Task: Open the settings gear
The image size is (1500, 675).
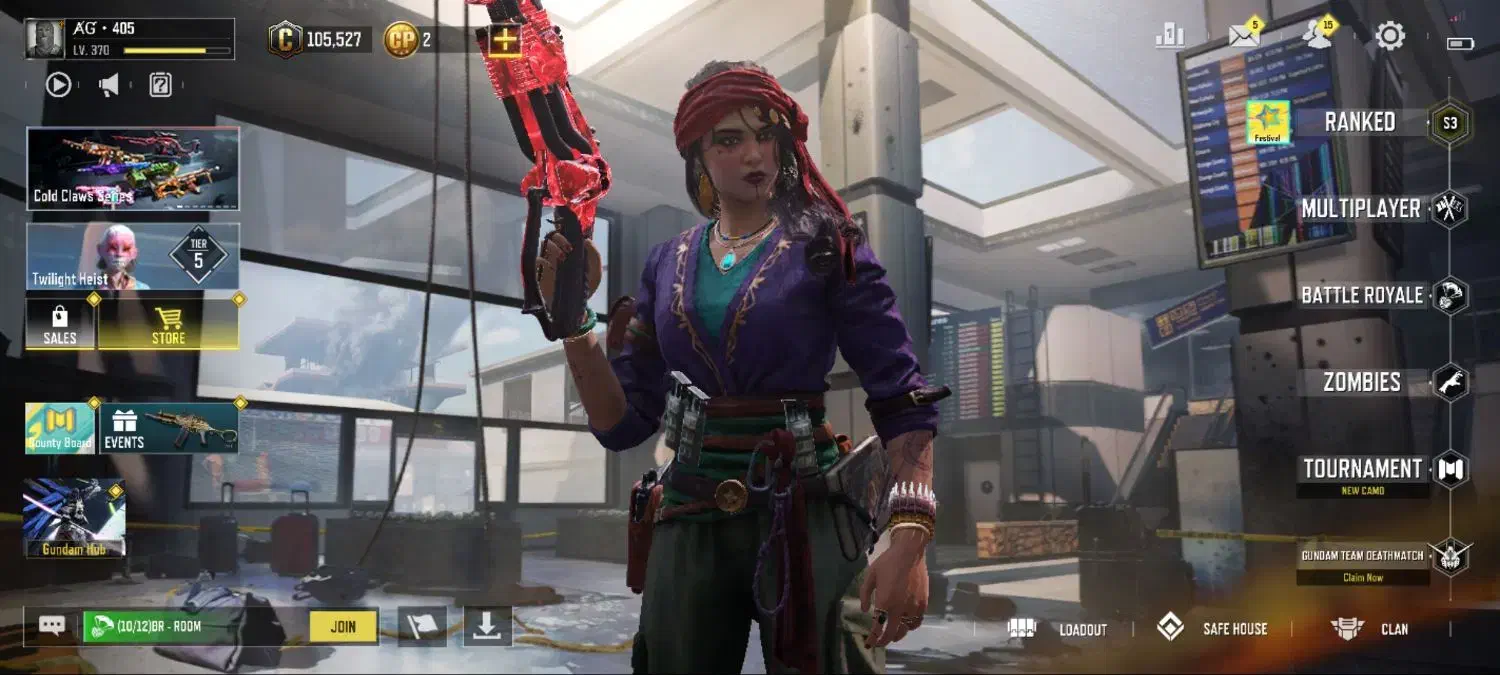Action: pos(1390,37)
